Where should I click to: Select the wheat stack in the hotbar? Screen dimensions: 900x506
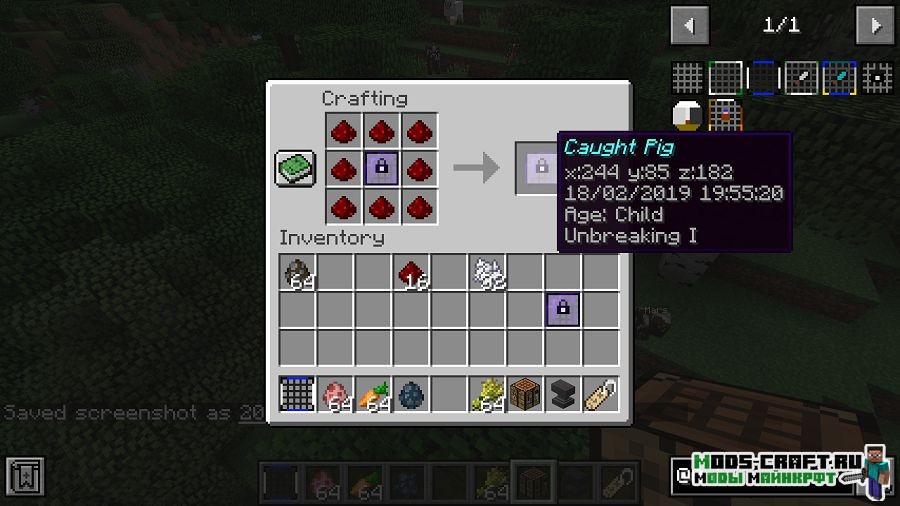click(486, 394)
